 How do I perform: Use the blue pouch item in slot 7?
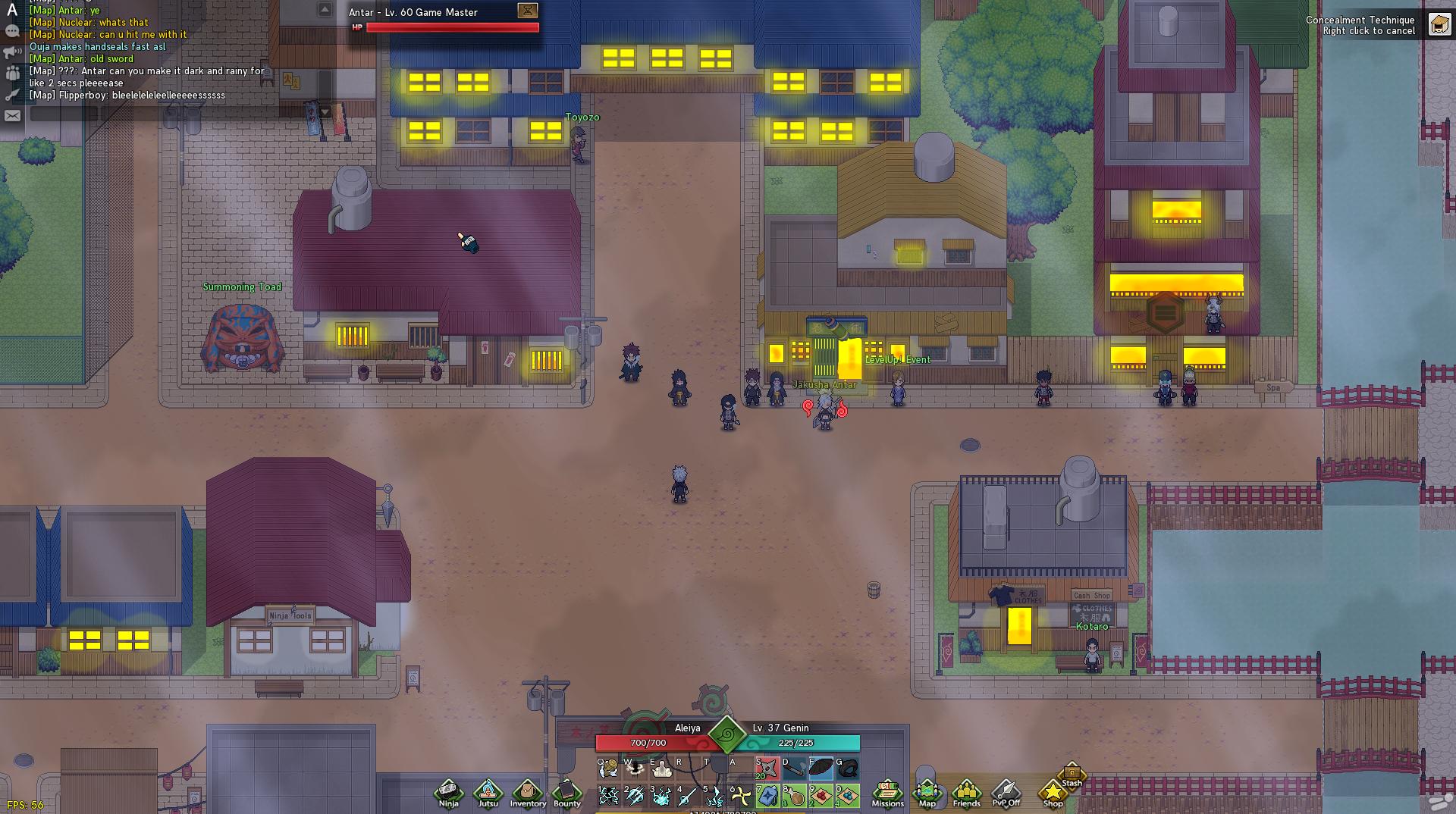(x=767, y=796)
